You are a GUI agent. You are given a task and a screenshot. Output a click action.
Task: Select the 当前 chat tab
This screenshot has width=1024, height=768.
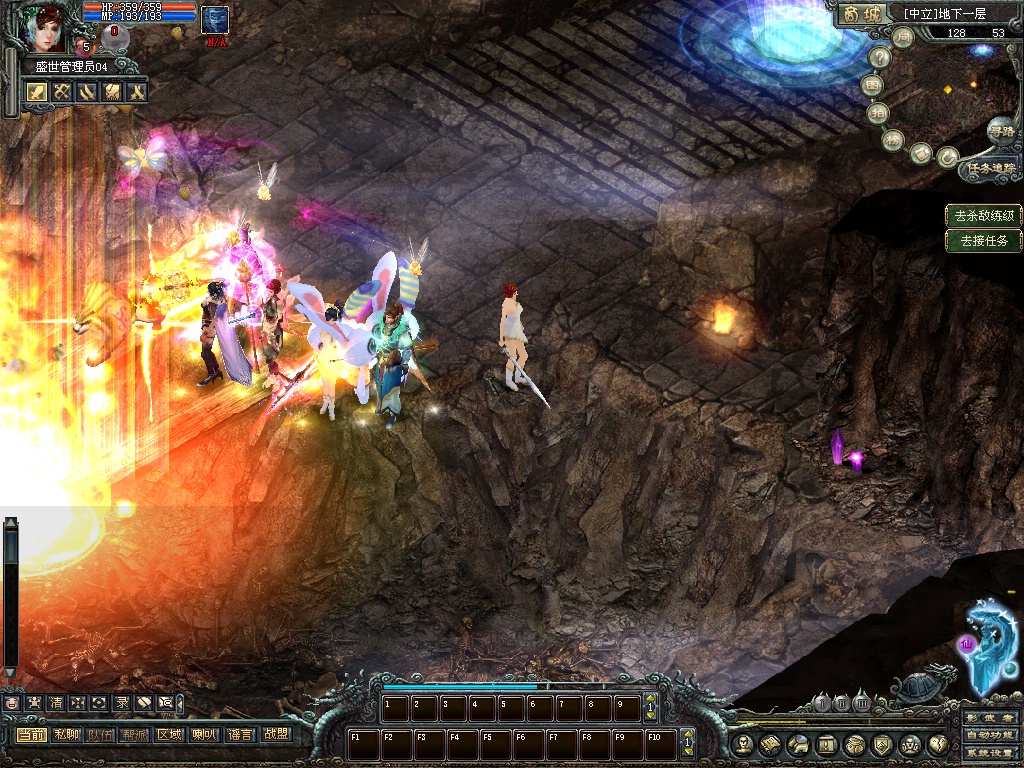pos(31,735)
